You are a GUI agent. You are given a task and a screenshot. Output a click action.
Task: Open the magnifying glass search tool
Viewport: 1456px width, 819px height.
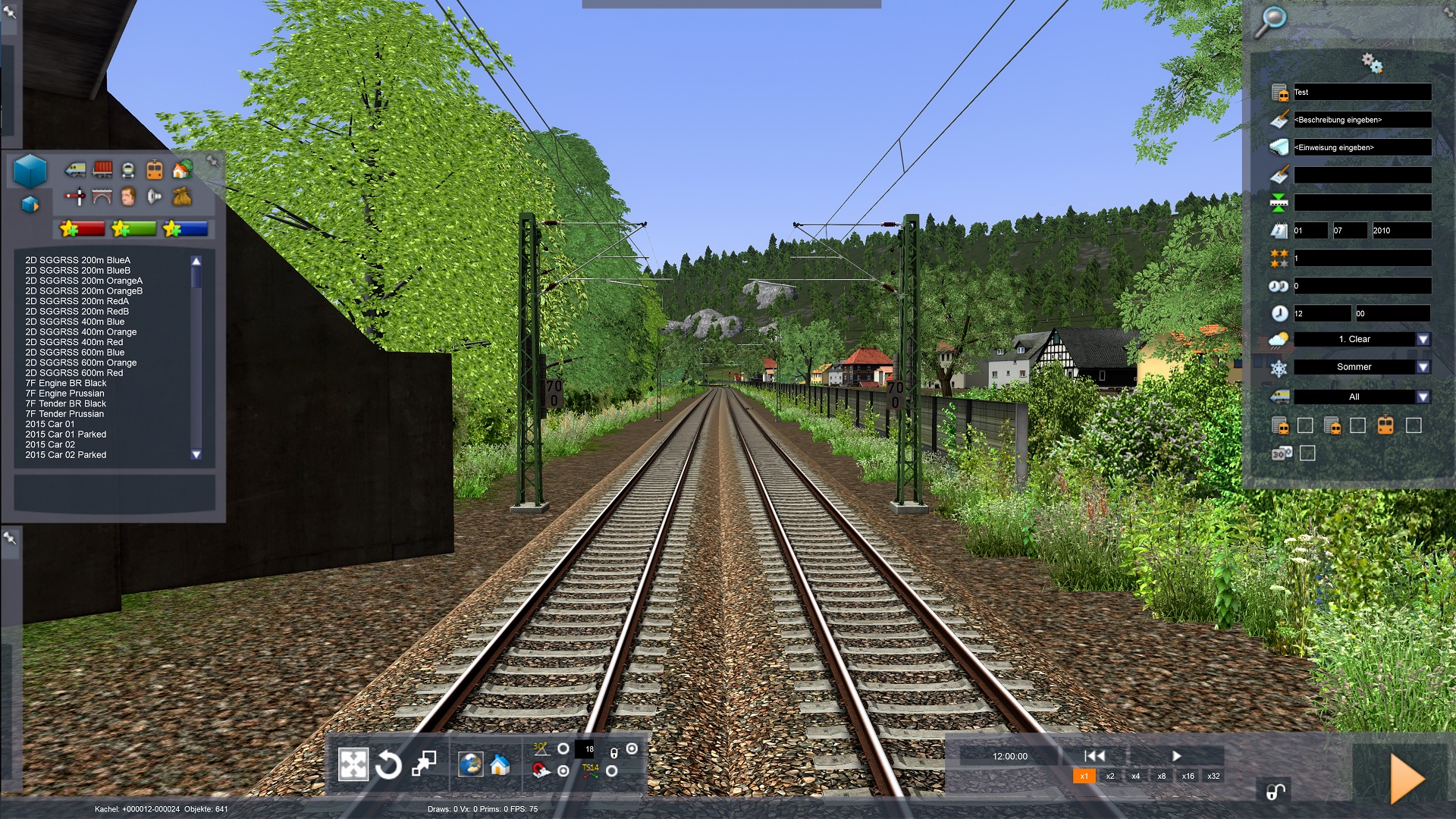point(1270,20)
